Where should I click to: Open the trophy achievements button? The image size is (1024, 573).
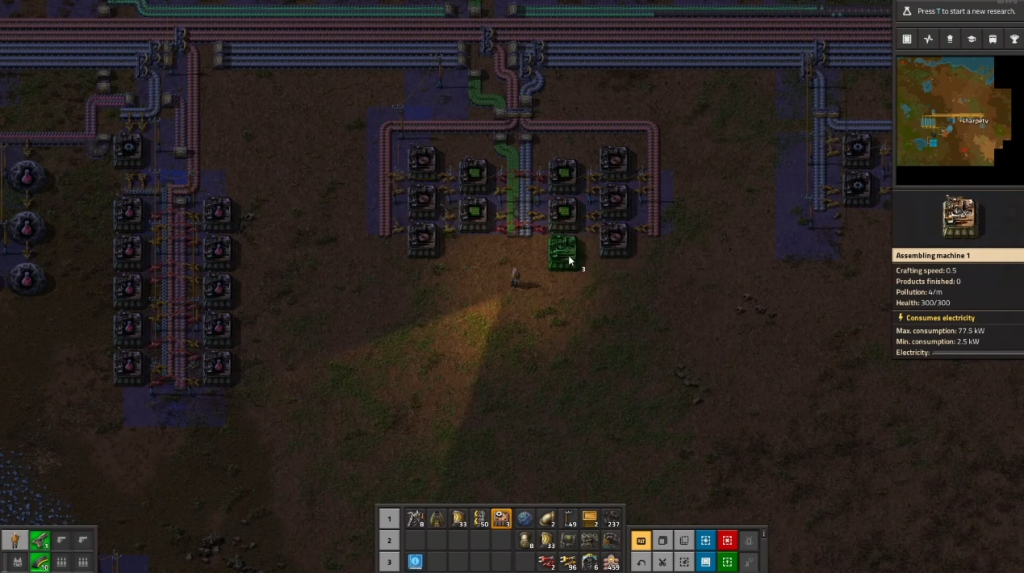click(1013, 39)
